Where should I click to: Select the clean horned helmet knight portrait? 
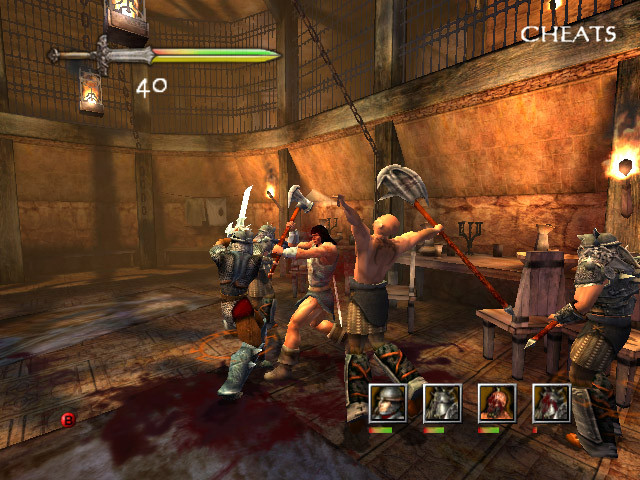441,403
